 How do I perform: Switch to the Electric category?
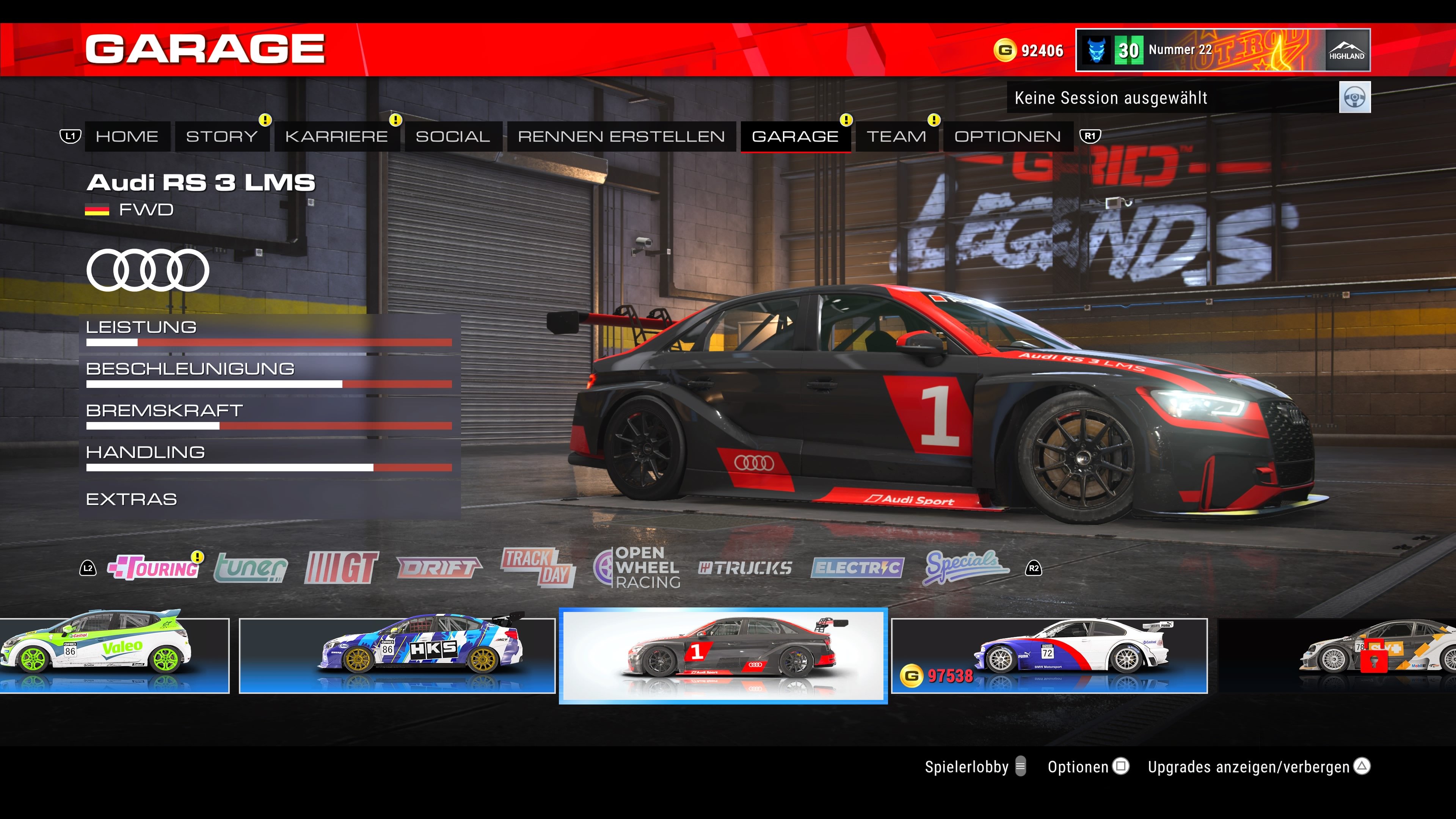pyautogui.click(x=857, y=568)
